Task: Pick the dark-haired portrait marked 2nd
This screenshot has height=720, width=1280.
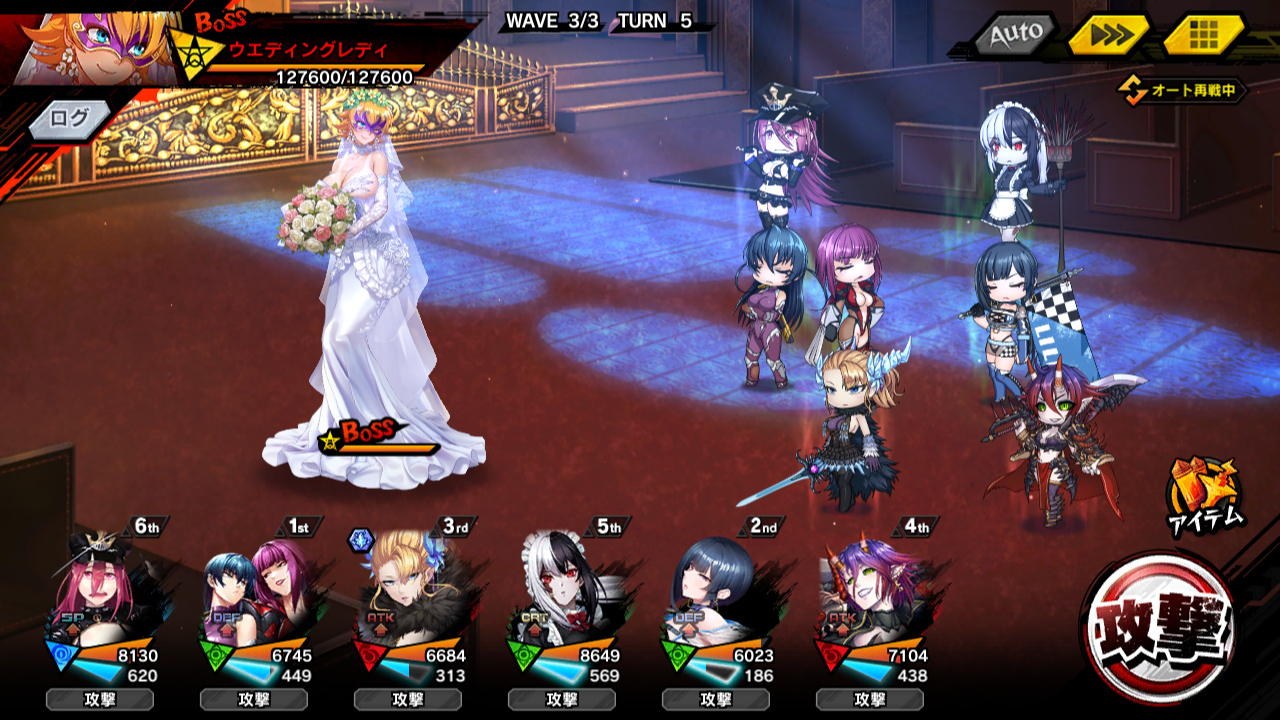Action: pyautogui.click(x=722, y=591)
